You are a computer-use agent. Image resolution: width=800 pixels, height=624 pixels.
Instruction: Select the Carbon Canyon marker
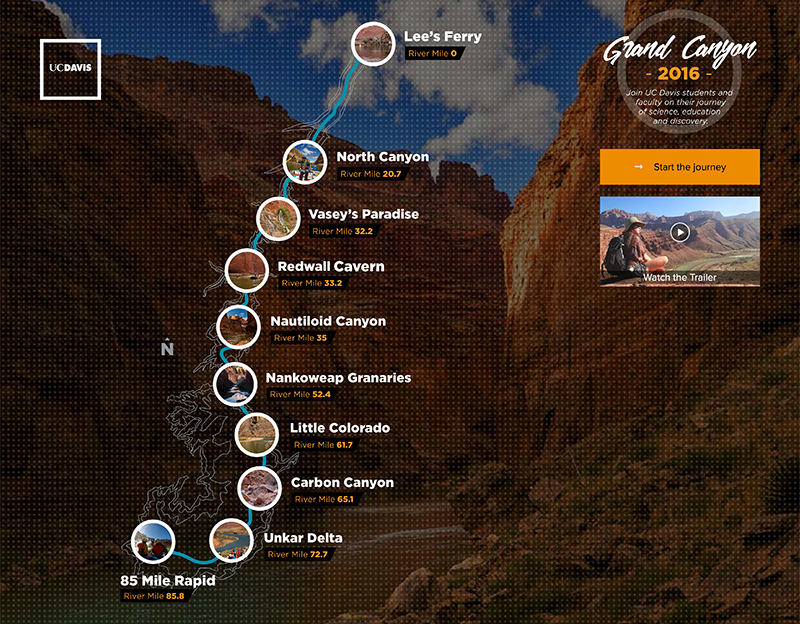259,487
